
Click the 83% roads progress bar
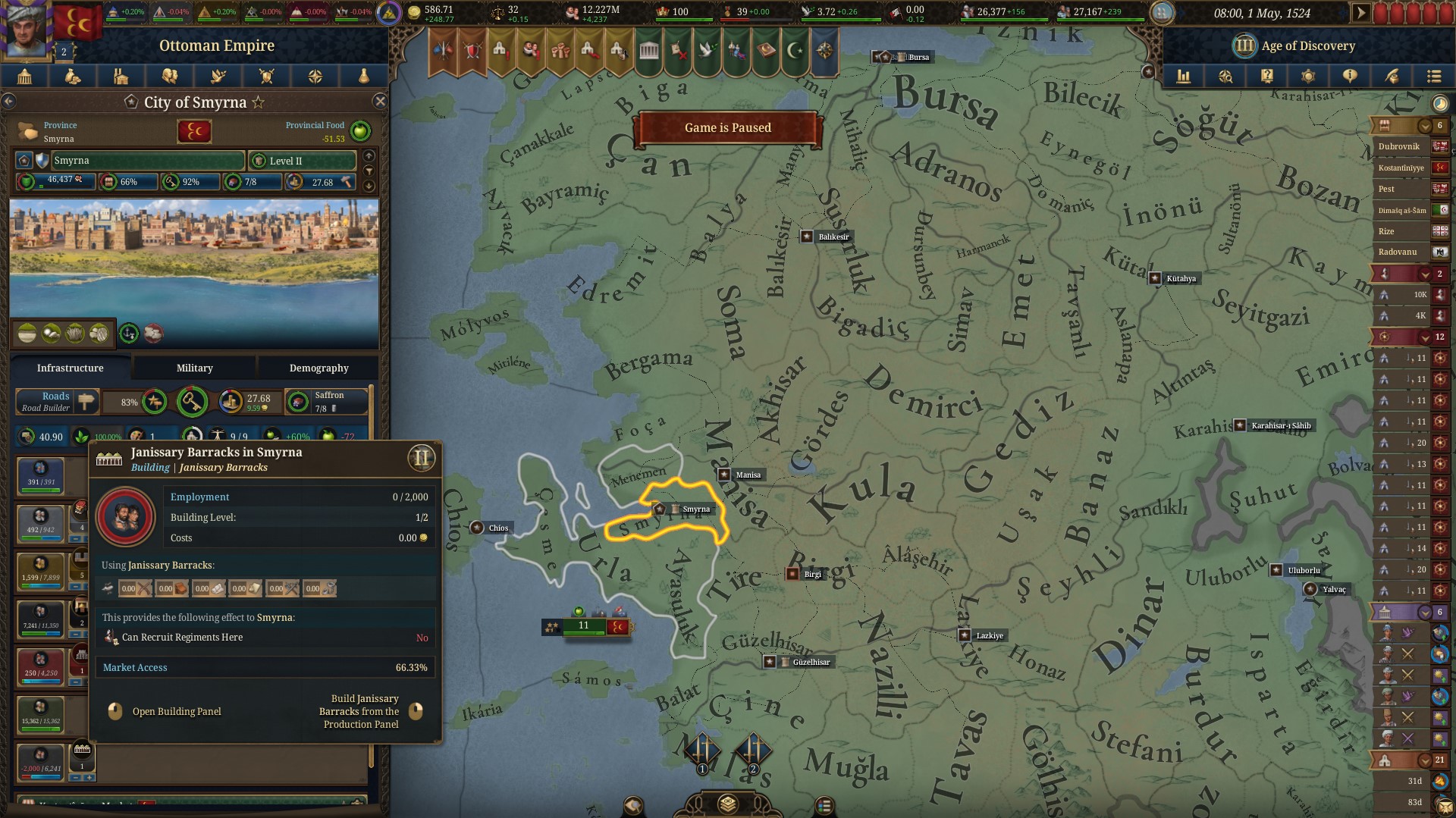127,402
